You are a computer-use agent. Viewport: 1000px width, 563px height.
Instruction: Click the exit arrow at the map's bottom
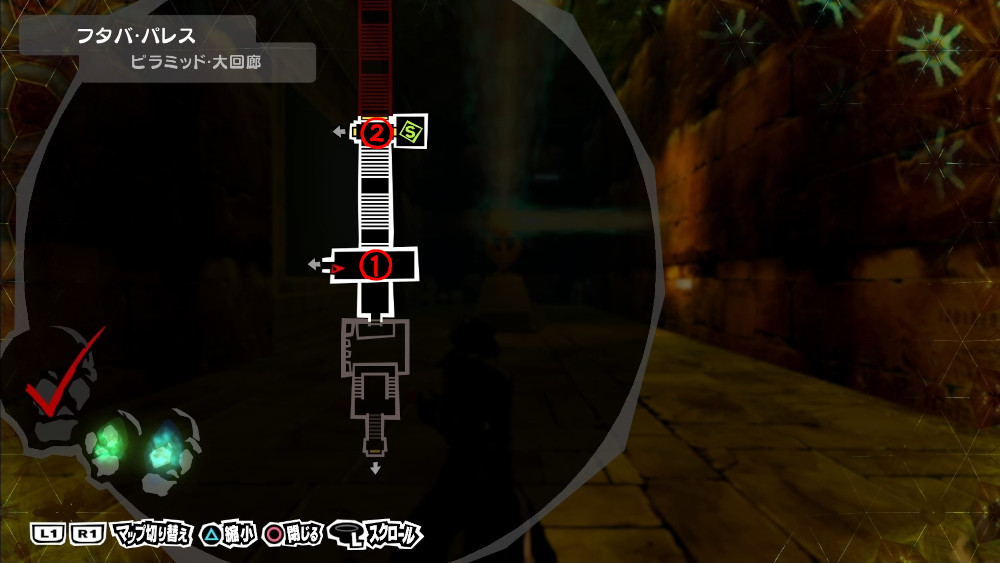tap(375, 468)
